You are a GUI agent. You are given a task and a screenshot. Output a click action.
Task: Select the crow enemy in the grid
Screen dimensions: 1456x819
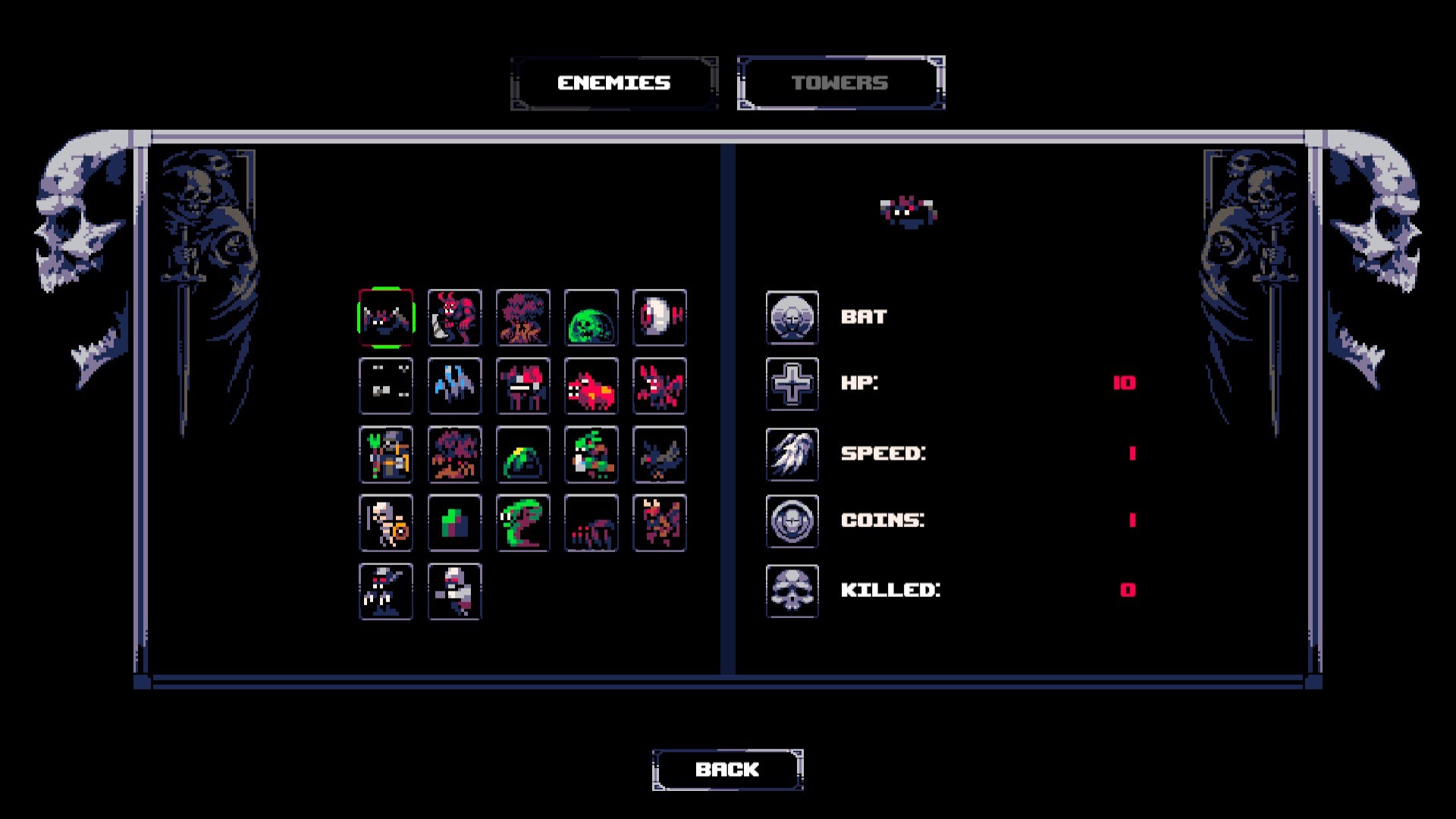[659, 454]
